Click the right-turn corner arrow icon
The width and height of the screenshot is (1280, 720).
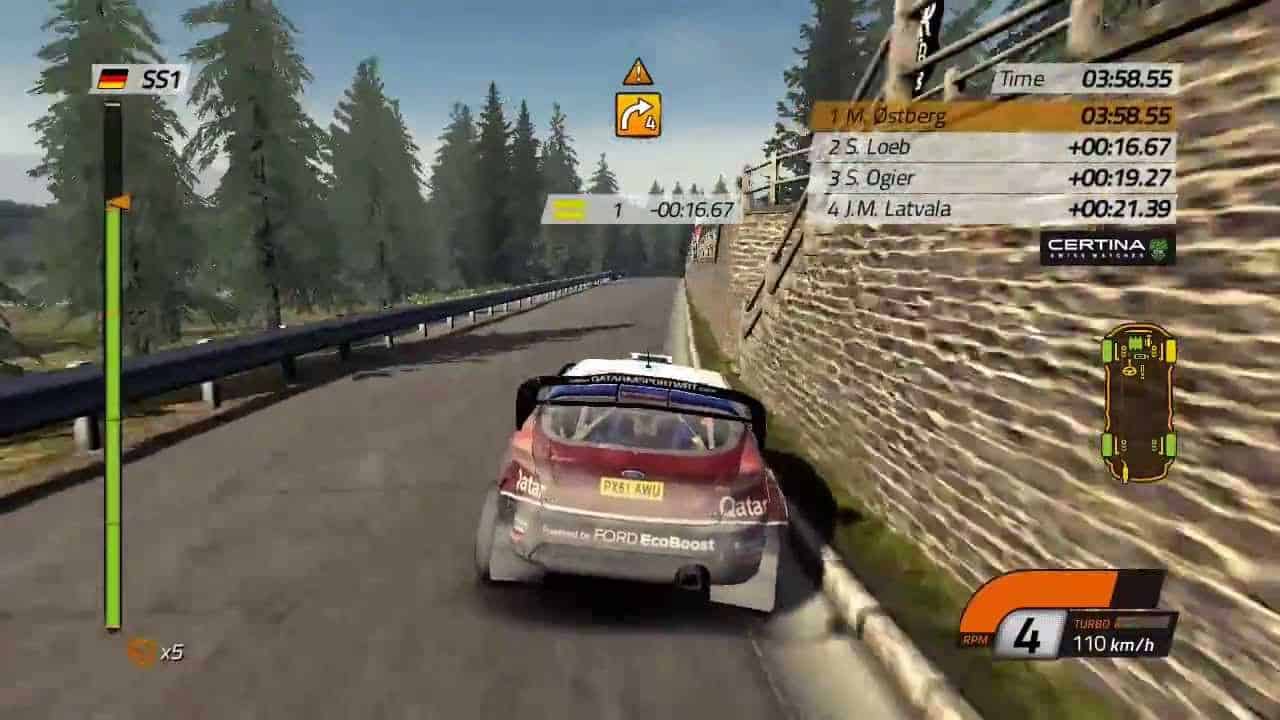637,116
